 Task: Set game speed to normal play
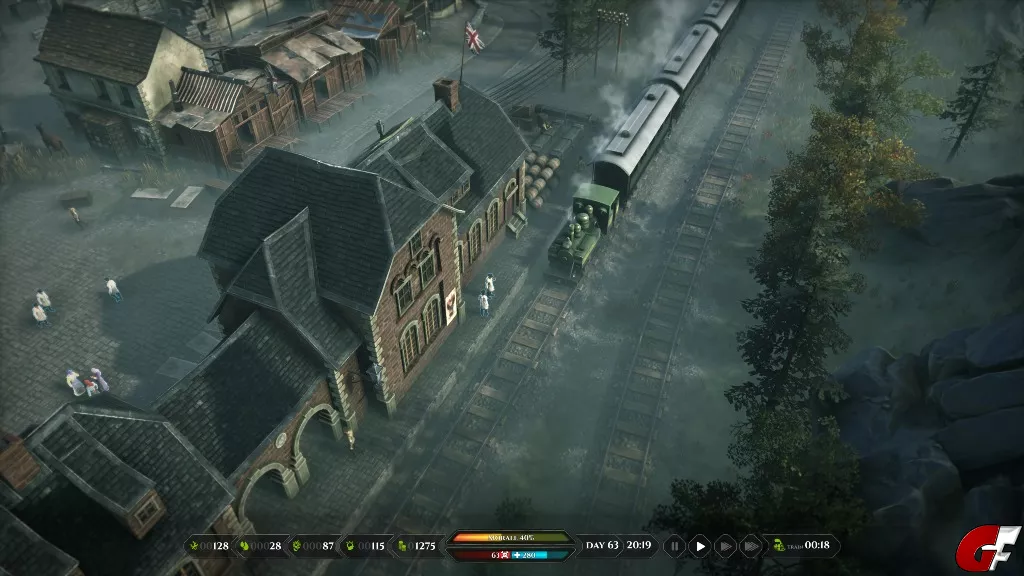coord(700,546)
